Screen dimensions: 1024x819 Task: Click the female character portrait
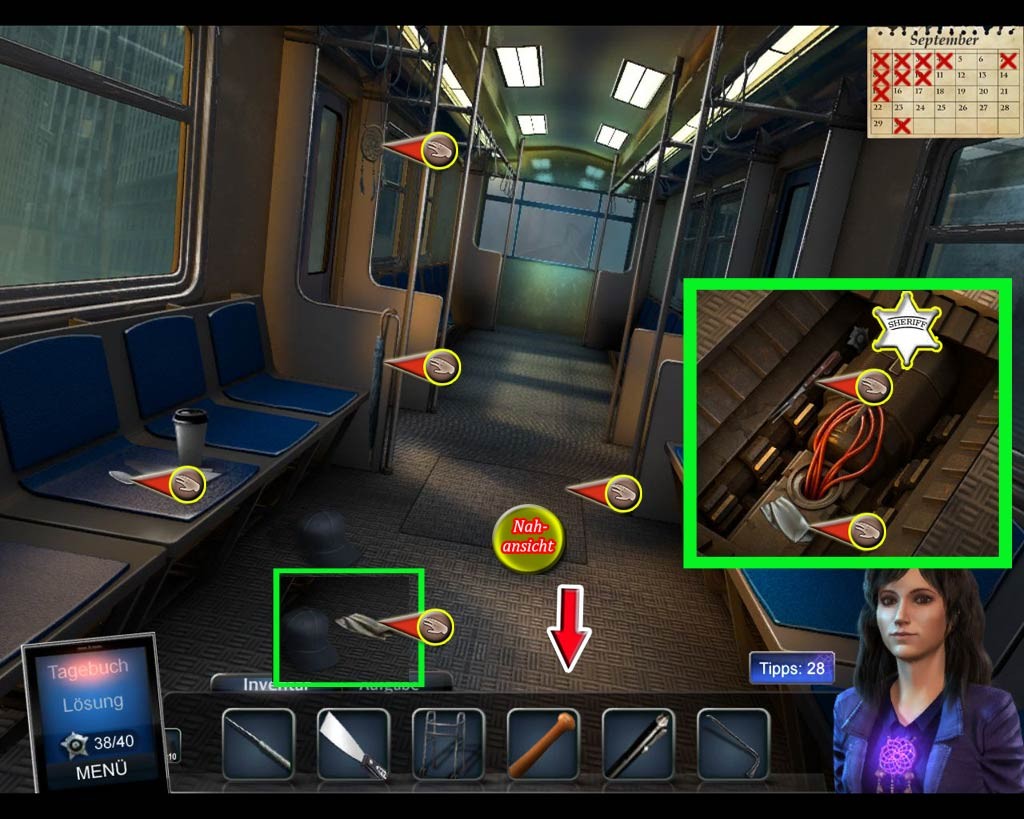pyautogui.click(x=918, y=679)
